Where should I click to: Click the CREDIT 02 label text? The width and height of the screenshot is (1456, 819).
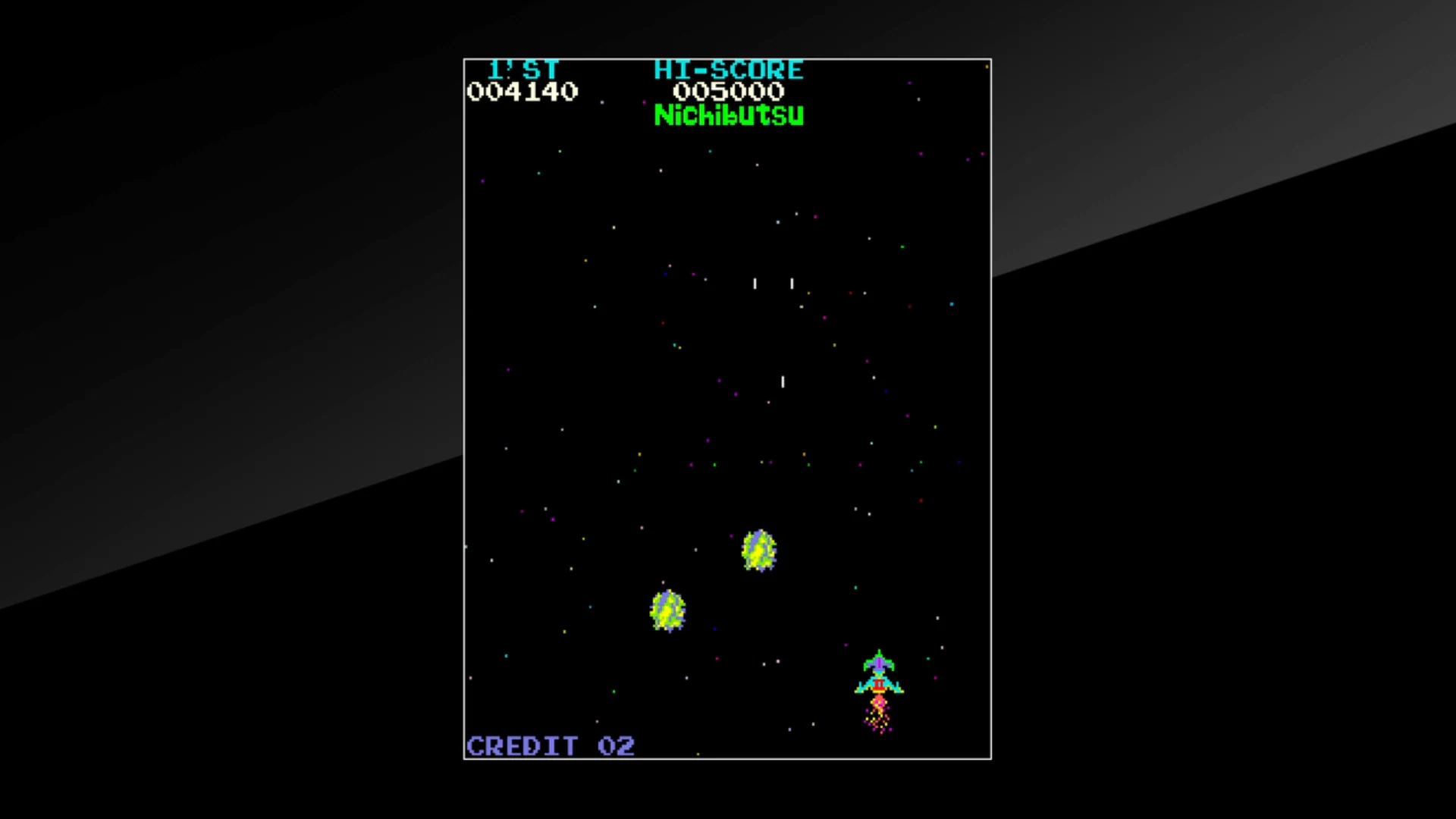pyautogui.click(x=550, y=745)
